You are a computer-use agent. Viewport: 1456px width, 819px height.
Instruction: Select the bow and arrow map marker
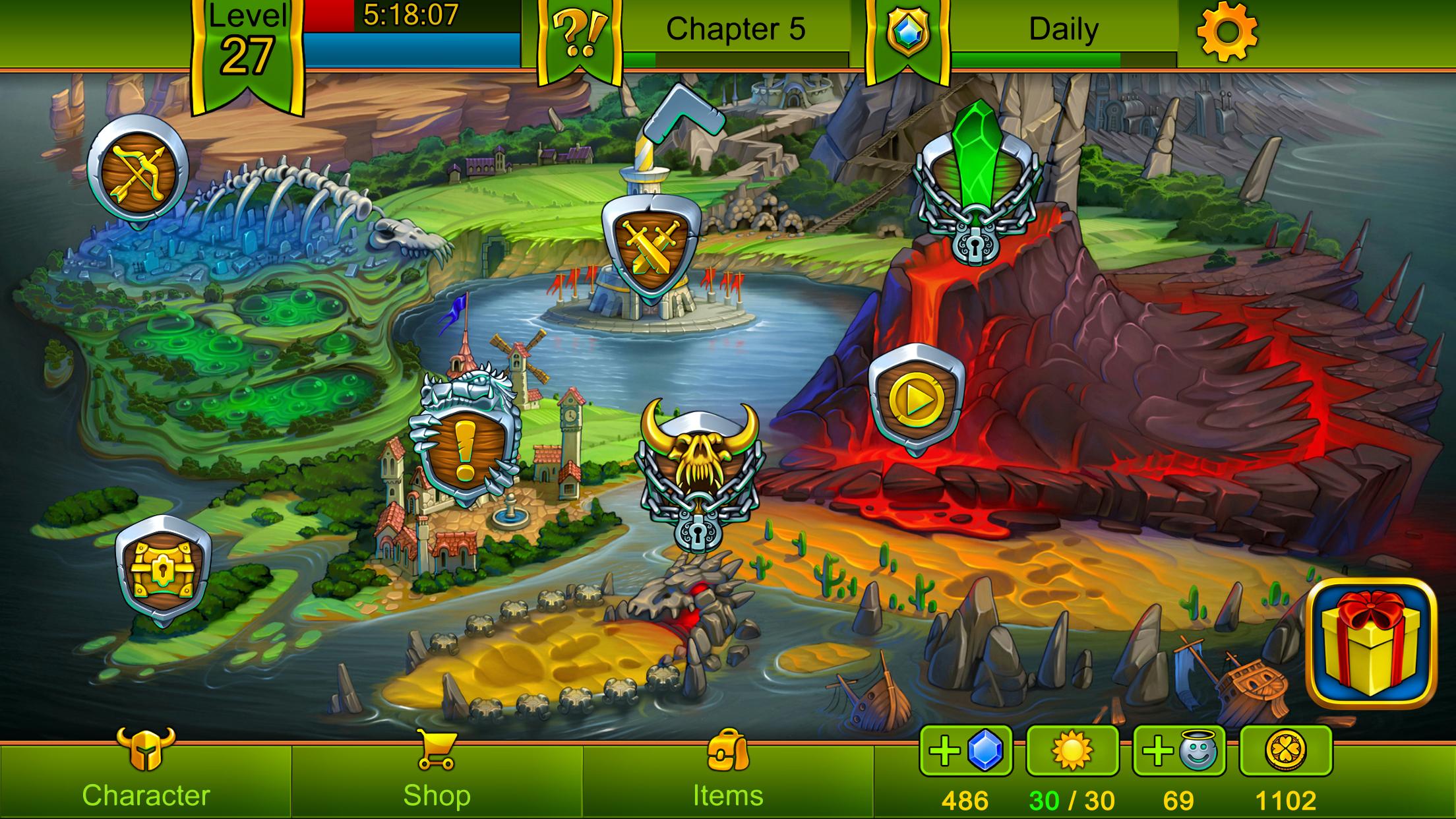click(138, 170)
